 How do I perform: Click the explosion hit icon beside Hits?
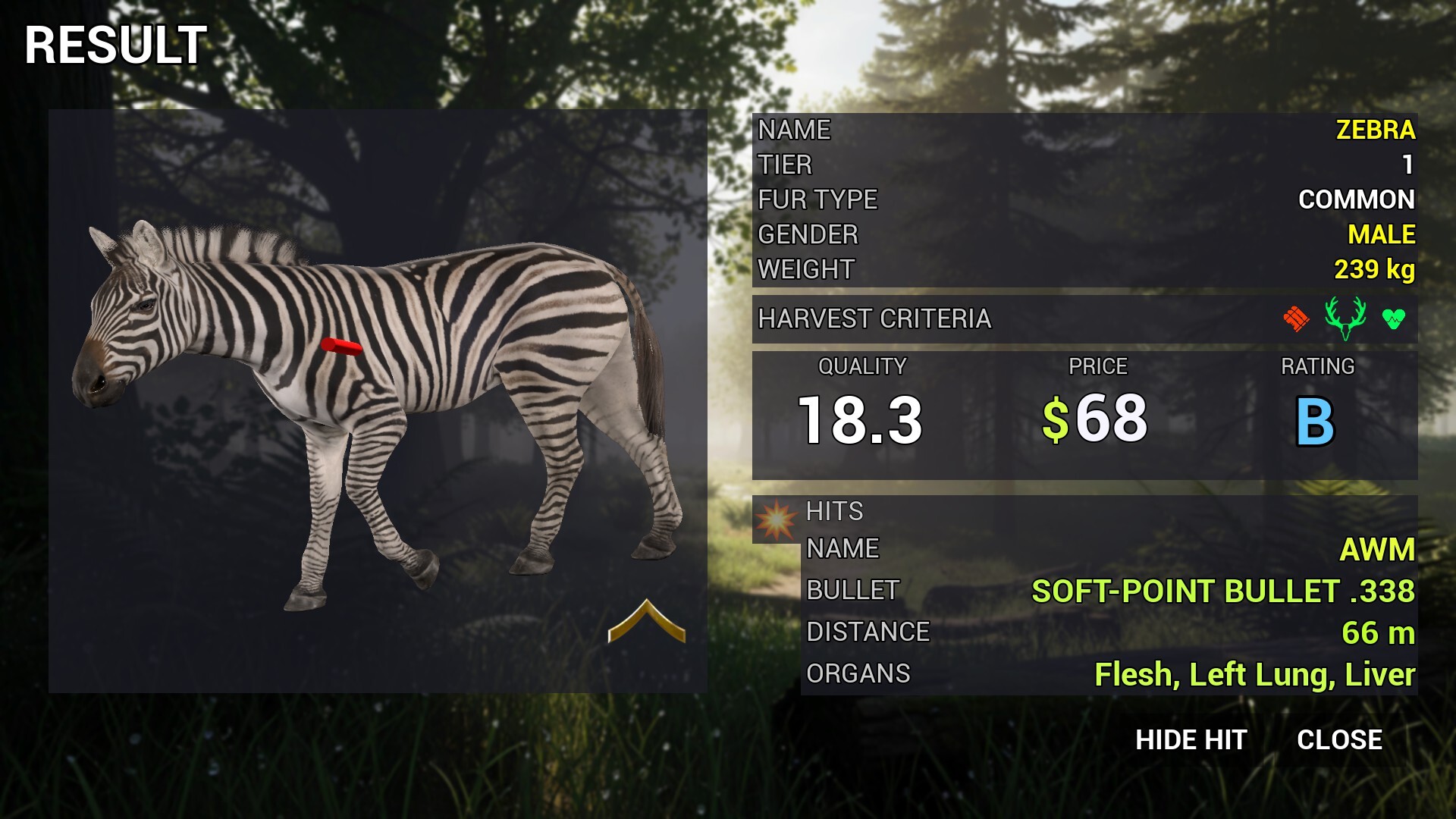[776, 520]
